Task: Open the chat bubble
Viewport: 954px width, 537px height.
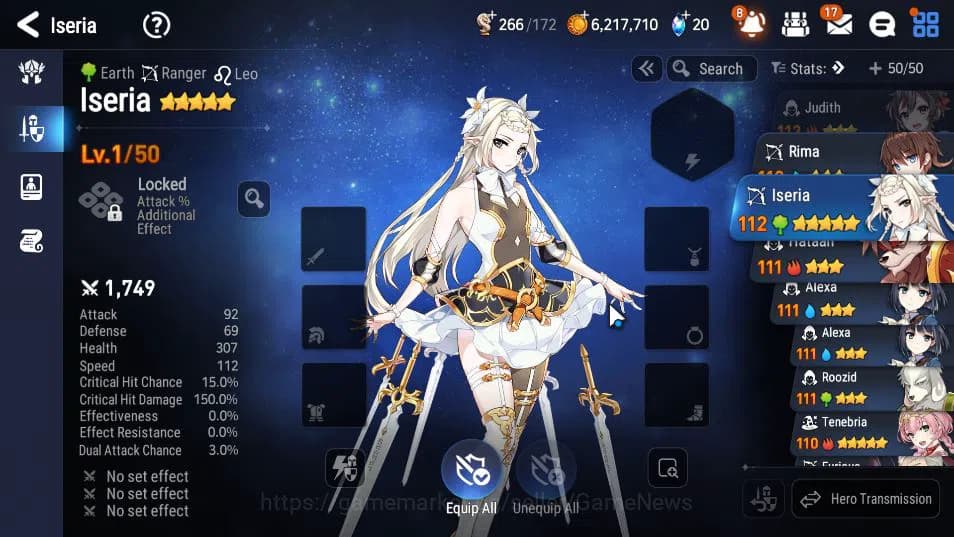Action: tap(882, 24)
